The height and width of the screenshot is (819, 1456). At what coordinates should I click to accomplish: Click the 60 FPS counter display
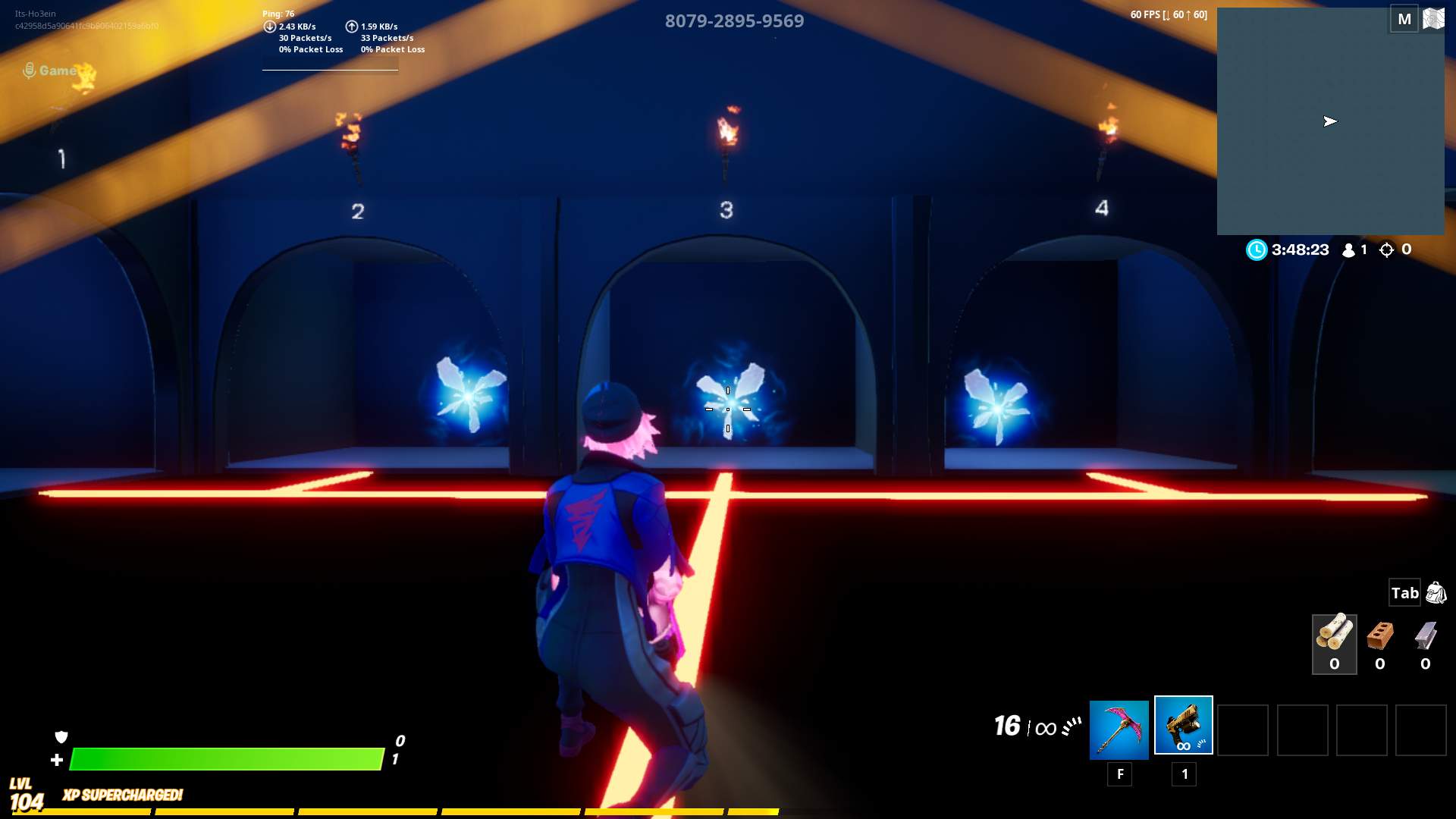(1168, 14)
